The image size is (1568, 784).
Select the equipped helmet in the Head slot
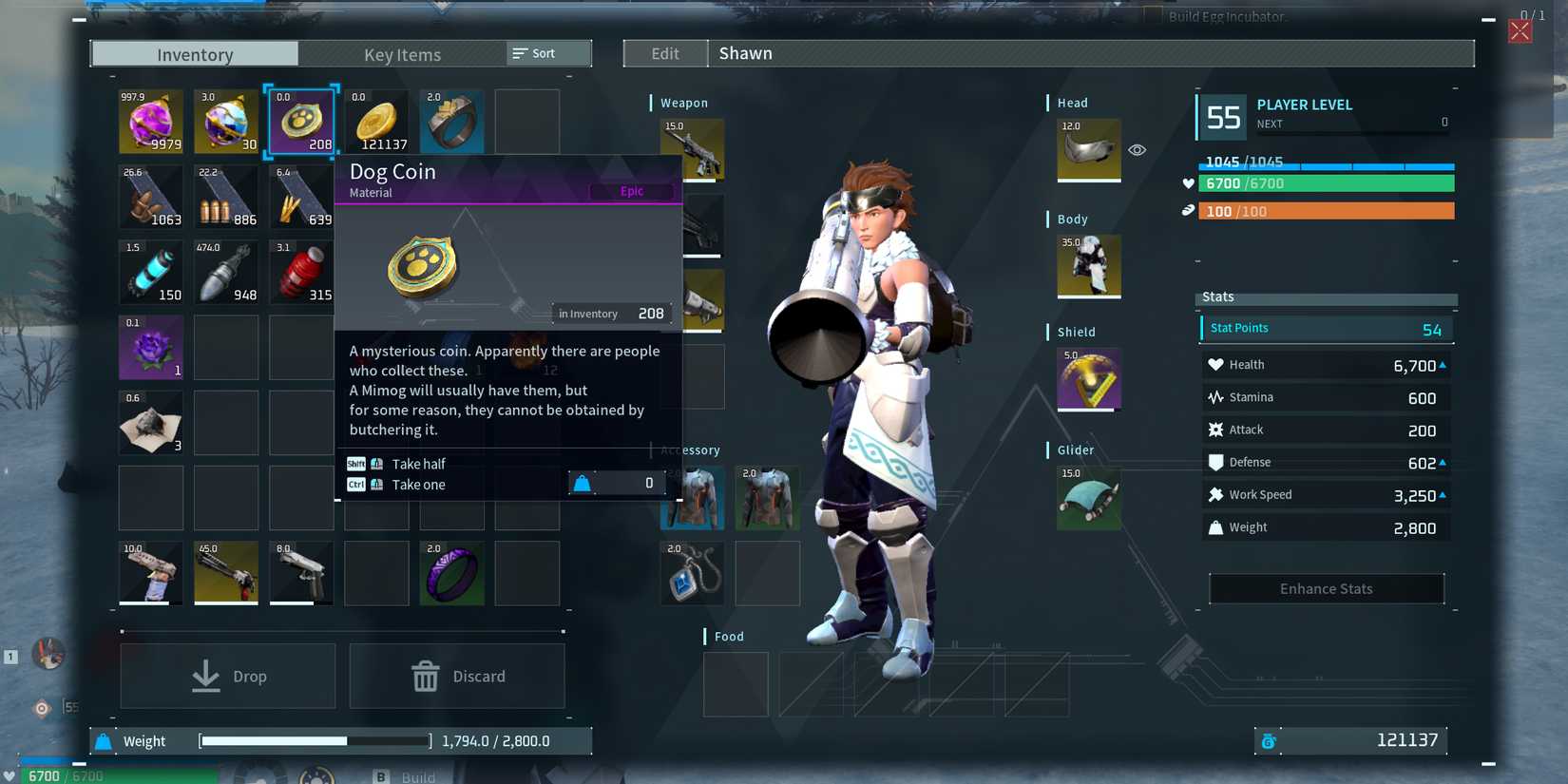(x=1087, y=150)
